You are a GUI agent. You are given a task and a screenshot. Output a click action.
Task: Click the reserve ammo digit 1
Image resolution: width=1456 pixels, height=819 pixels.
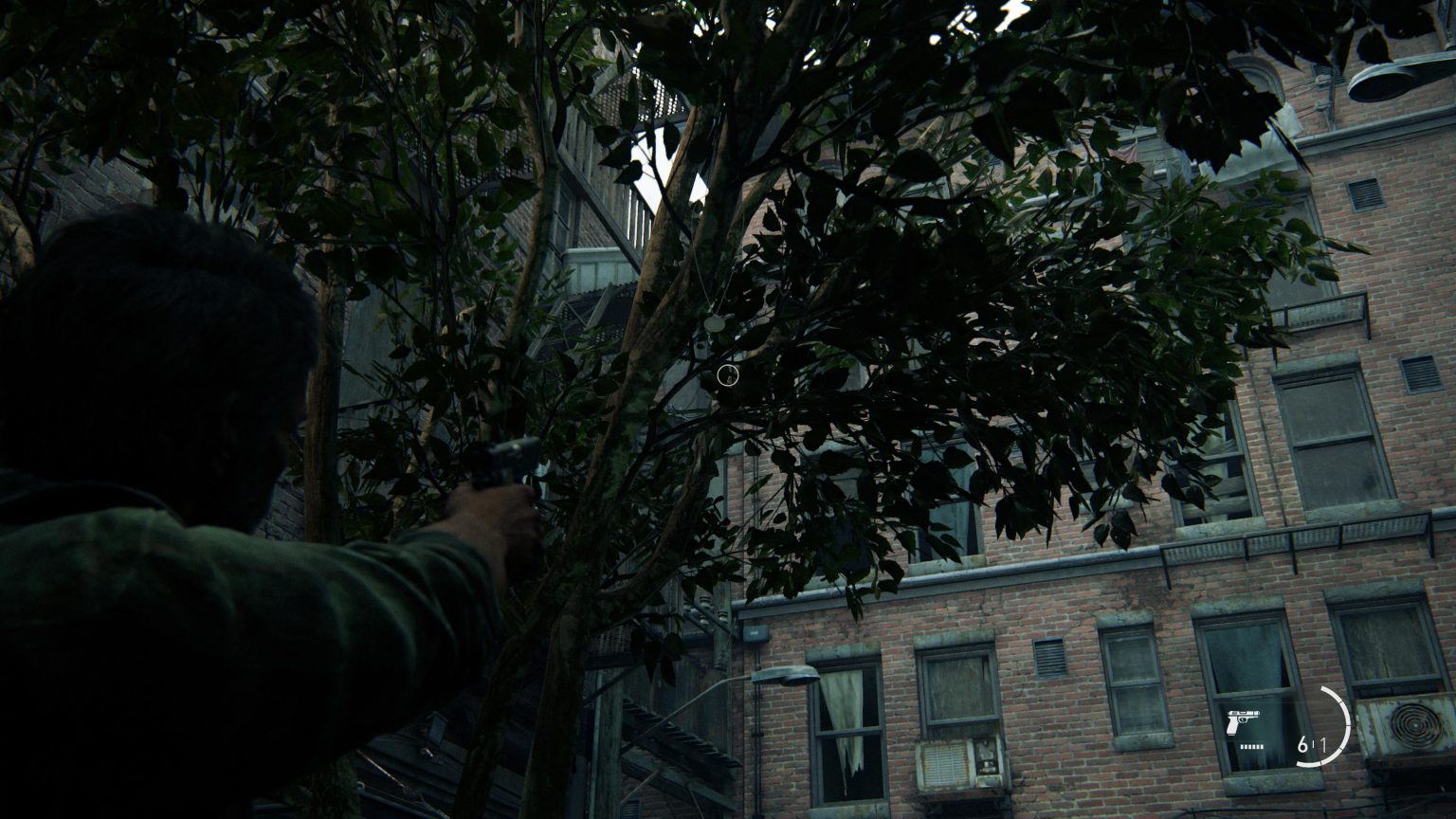tap(1325, 744)
